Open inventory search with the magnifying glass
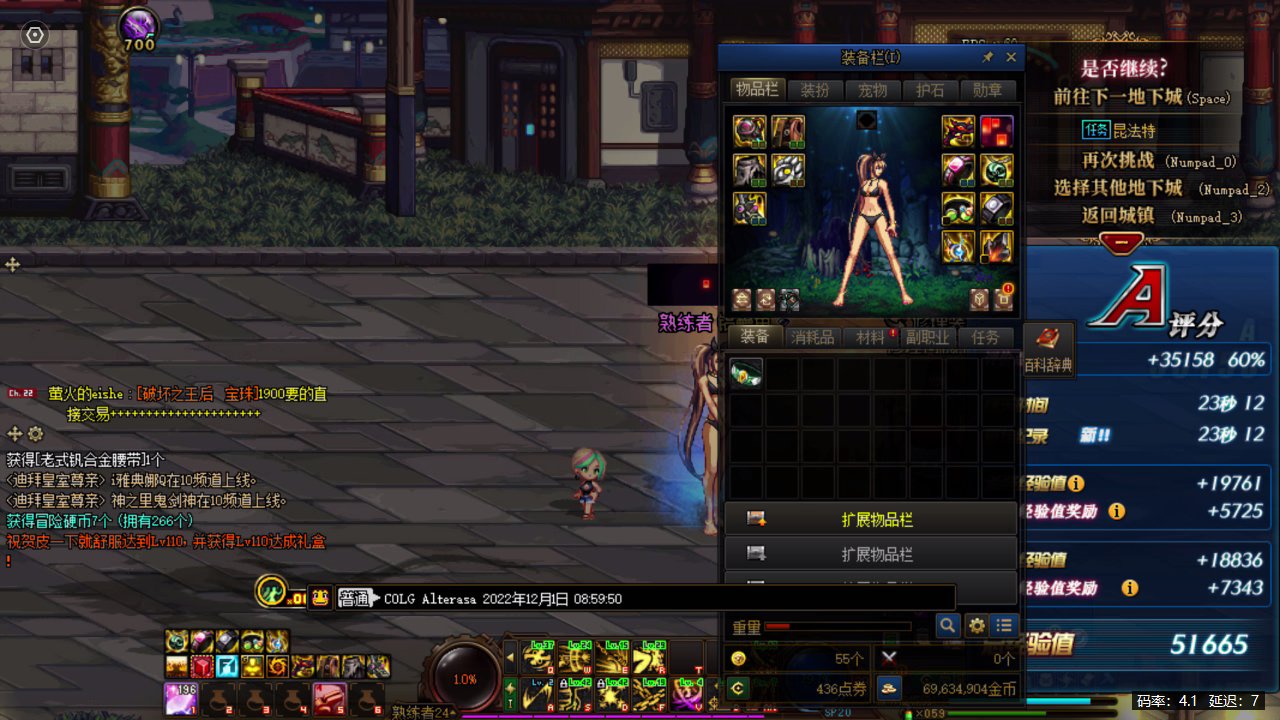The image size is (1280, 720). click(x=947, y=626)
